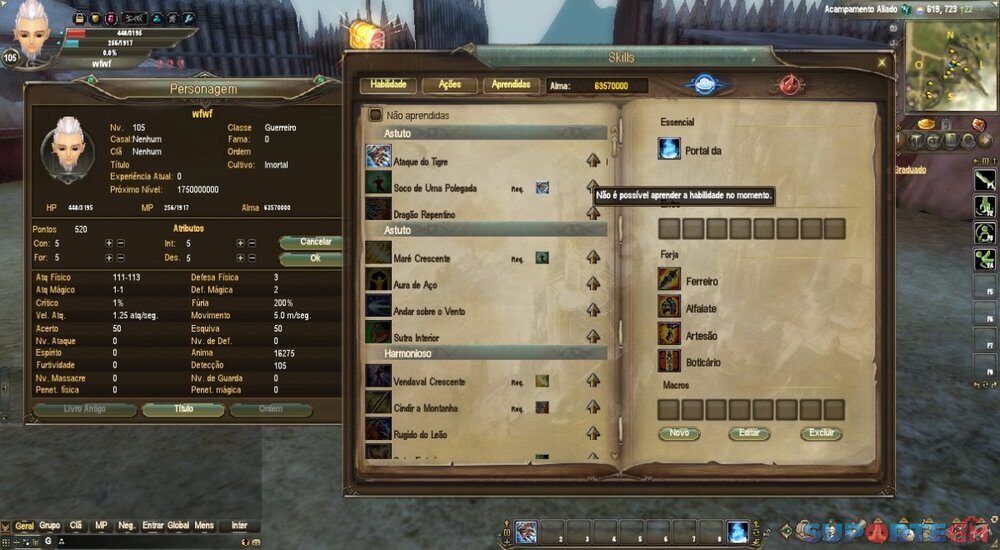
Task: Select the Boticário forge skill
Action: [x=669, y=361]
